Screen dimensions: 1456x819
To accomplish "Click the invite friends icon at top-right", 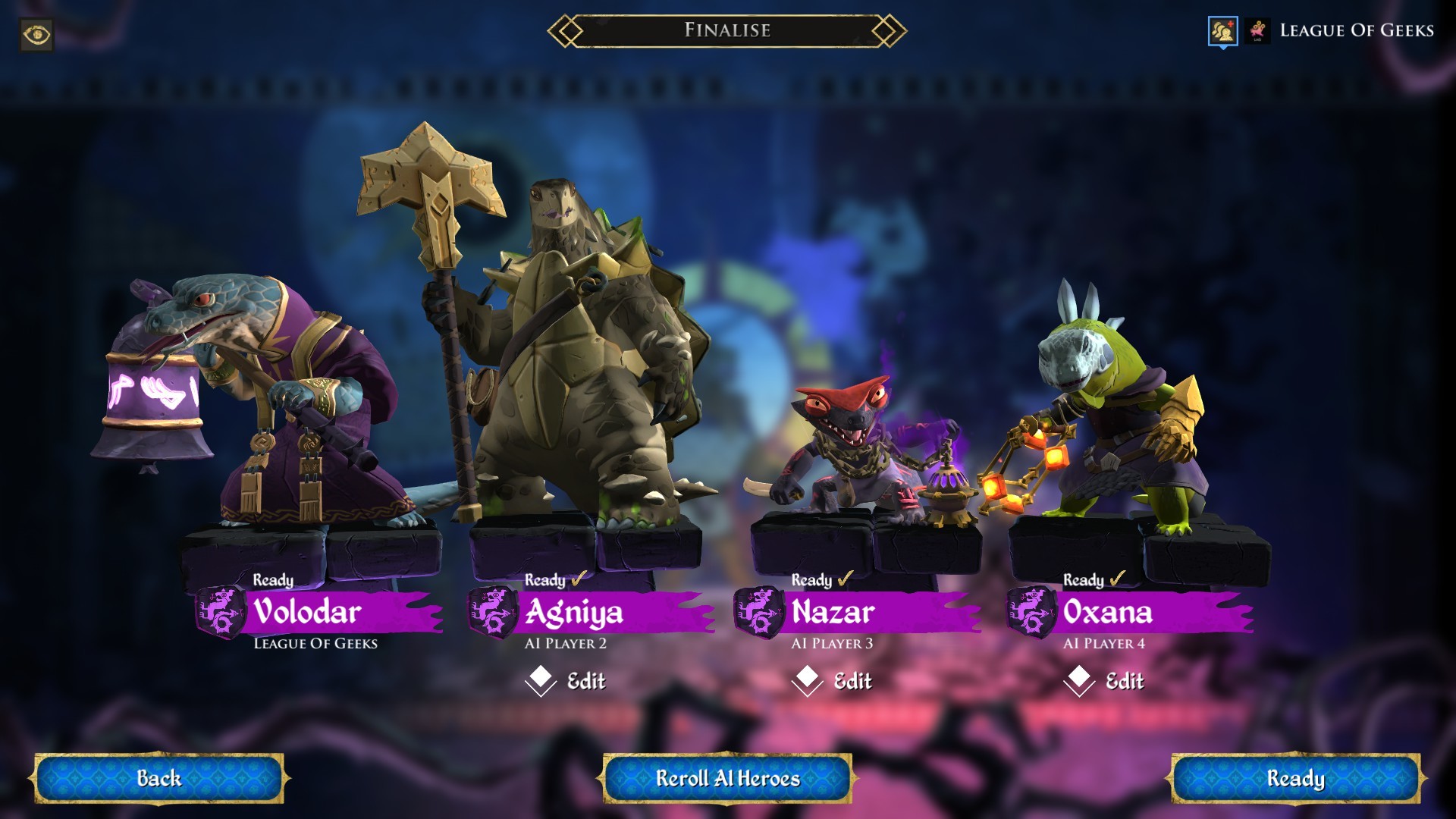I will point(1223,30).
